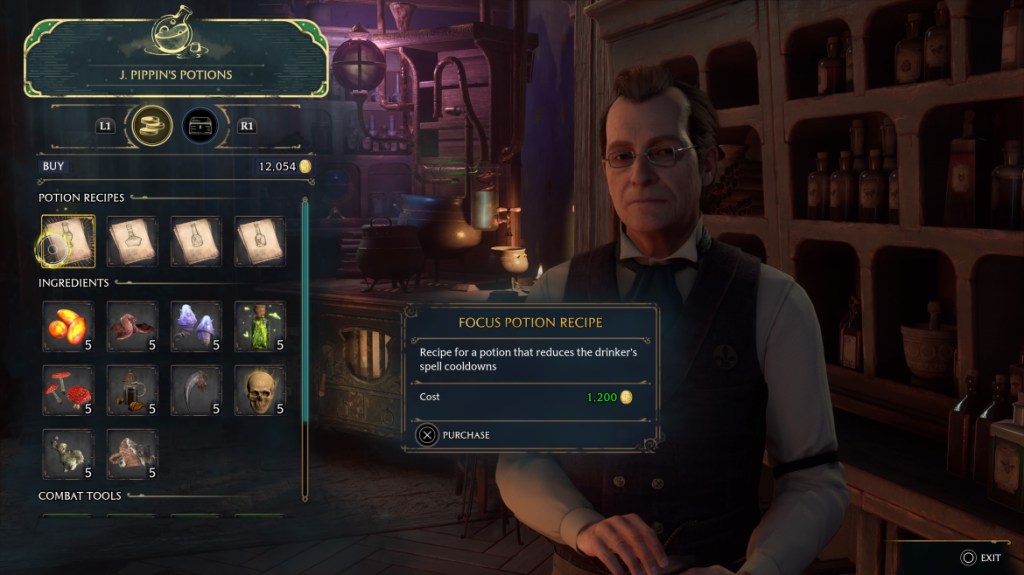1024x575 pixels.
Task: Open the Sell tab with chest icon
Action: 201,126
